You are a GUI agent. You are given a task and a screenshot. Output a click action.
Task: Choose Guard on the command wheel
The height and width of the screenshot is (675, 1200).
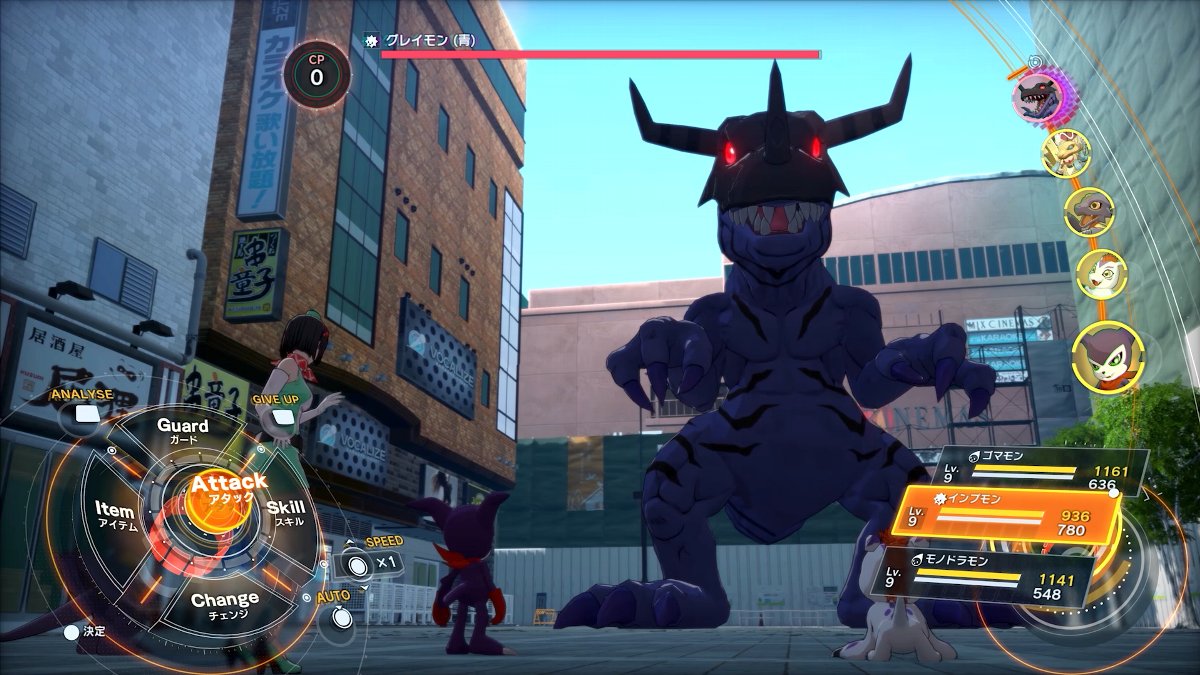click(x=183, y=431)
